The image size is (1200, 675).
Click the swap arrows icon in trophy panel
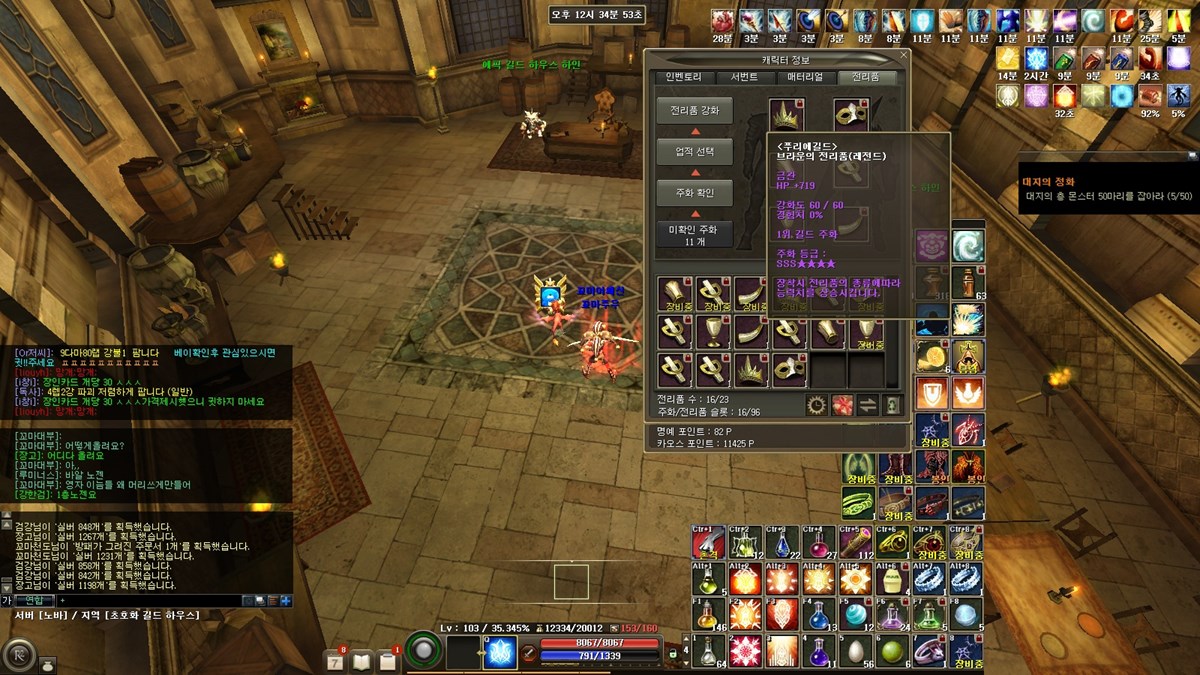(867, 405)
